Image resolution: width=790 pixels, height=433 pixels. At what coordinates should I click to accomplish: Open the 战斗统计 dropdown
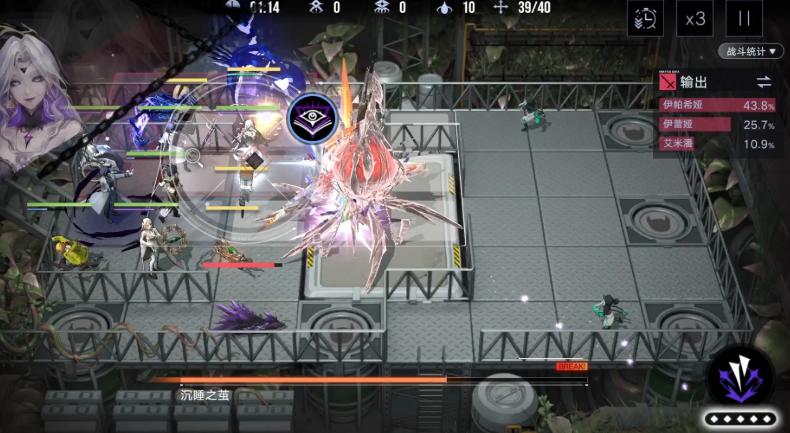(750, 51)
